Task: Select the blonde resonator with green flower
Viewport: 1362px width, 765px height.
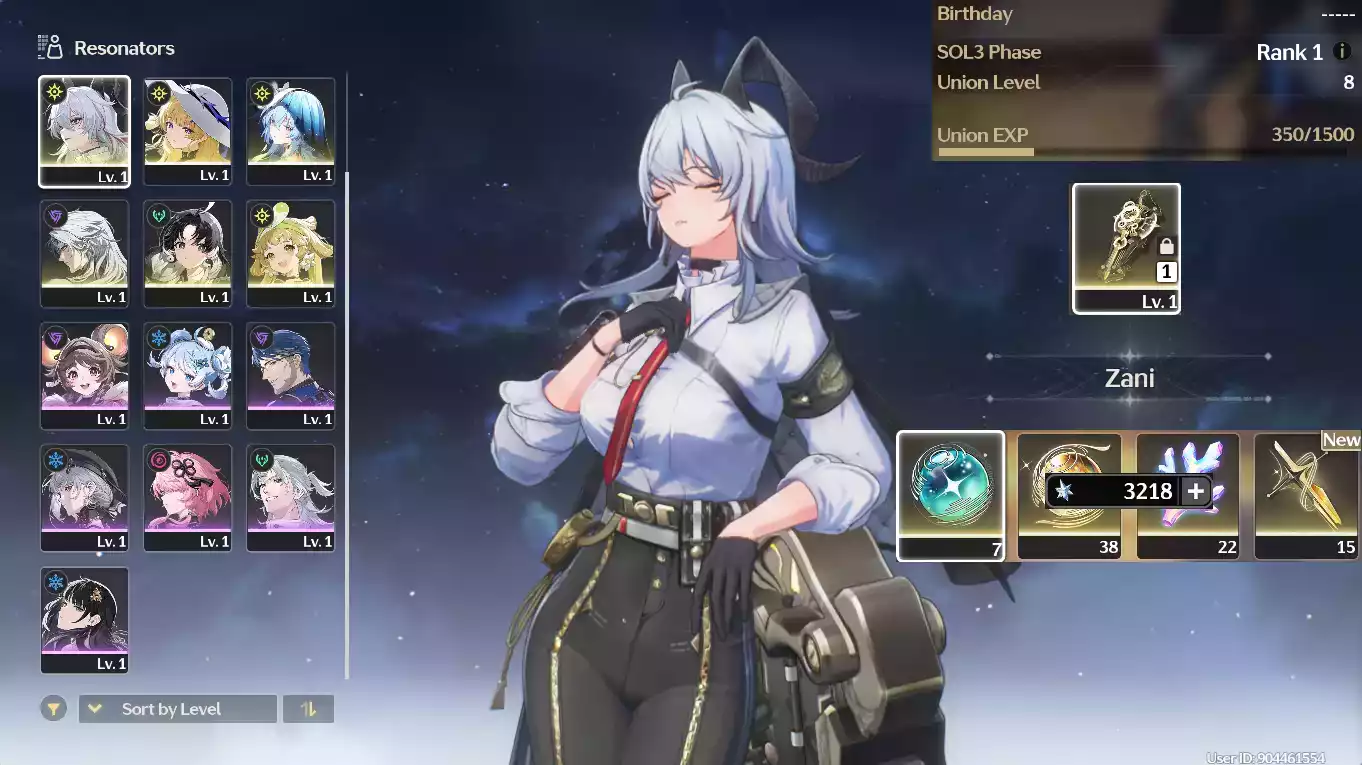Action: click(290, 253)
